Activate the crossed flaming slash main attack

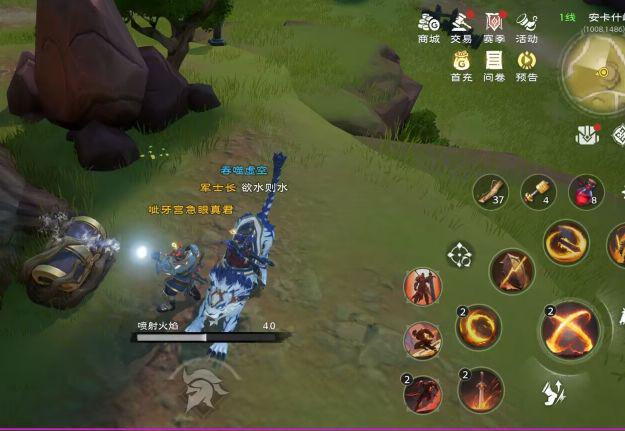(x=571, y=329)
